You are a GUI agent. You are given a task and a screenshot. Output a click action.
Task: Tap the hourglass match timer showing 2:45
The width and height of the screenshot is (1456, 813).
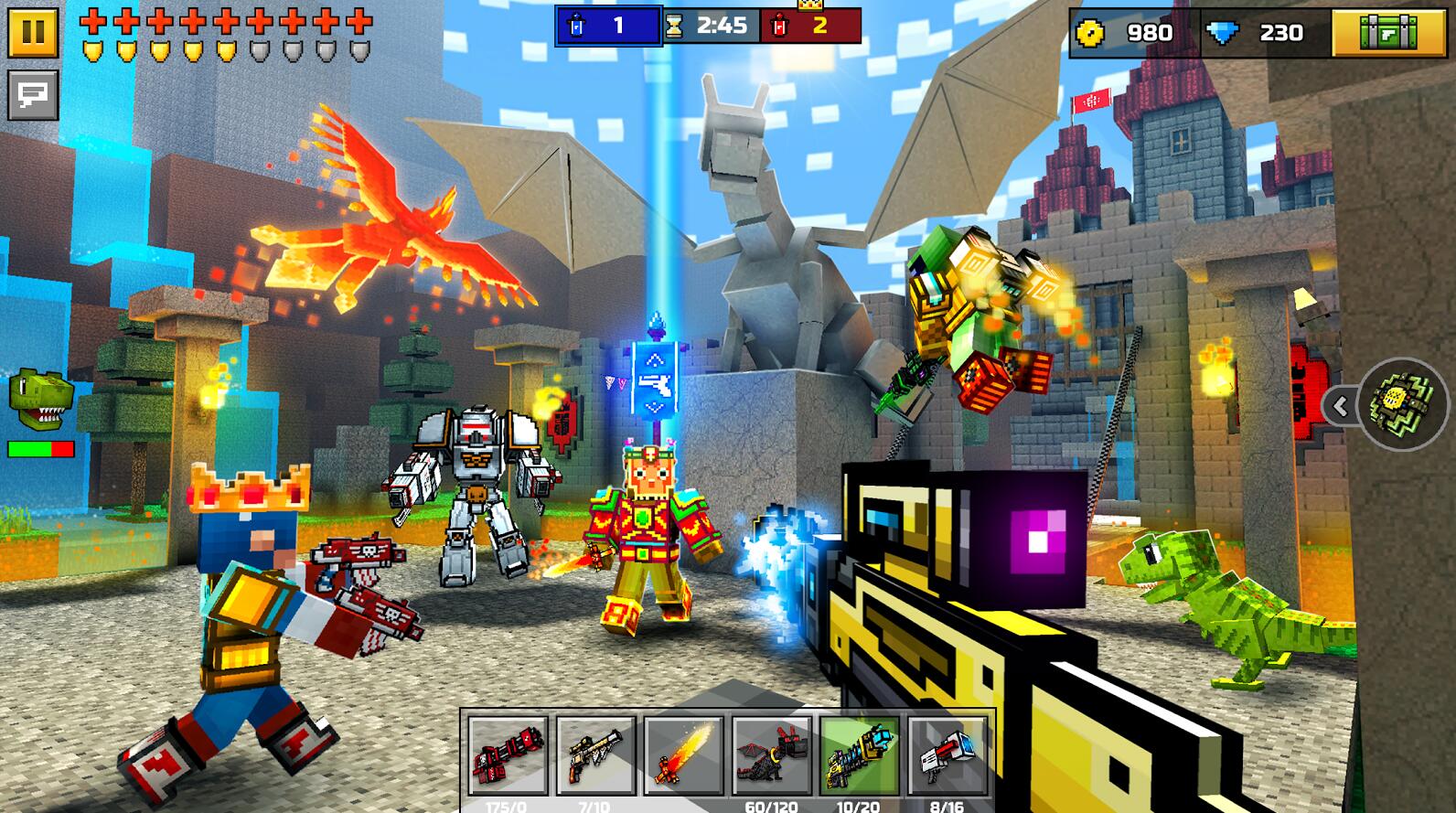pyautogui.click(x=709, y=27)
